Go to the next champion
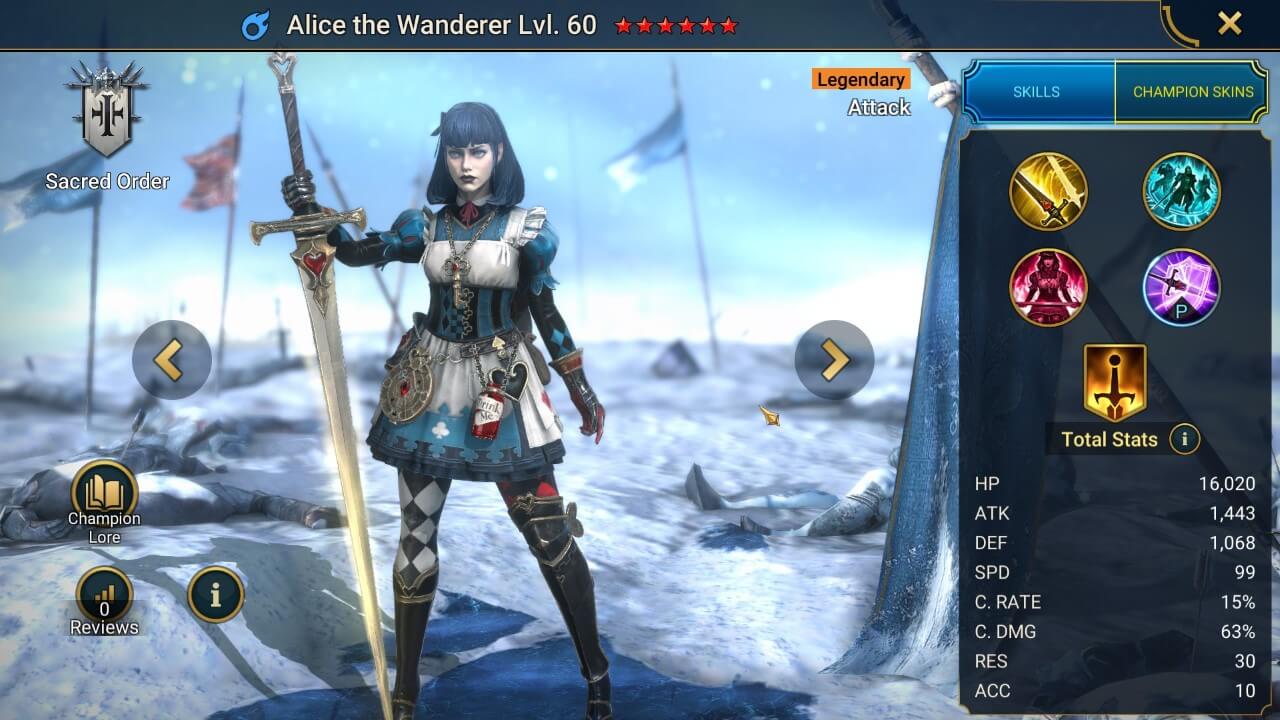Viewport: 1280px width, 720px height. (834, 360)
